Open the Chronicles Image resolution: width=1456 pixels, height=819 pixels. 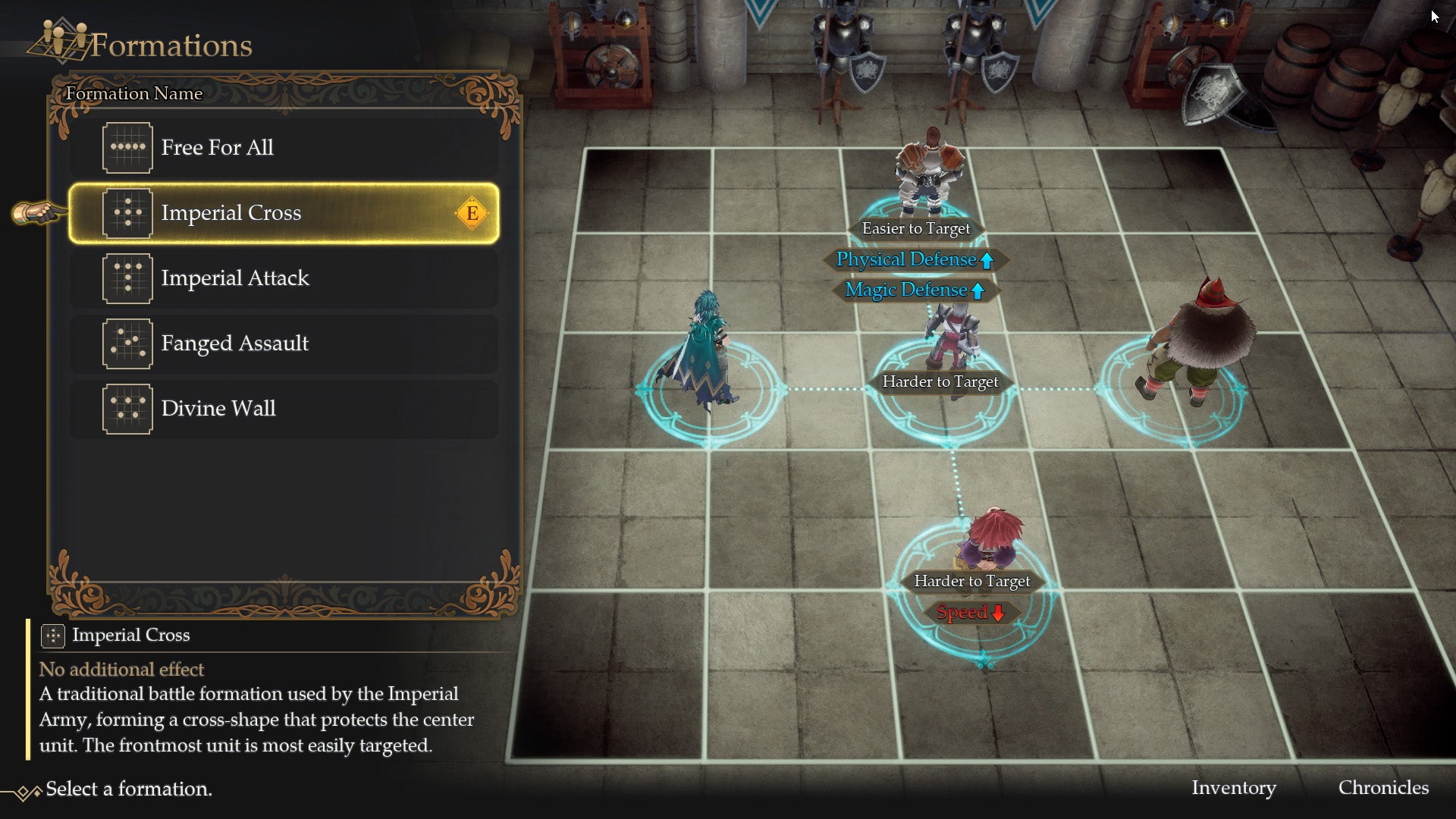(1383, 788)
